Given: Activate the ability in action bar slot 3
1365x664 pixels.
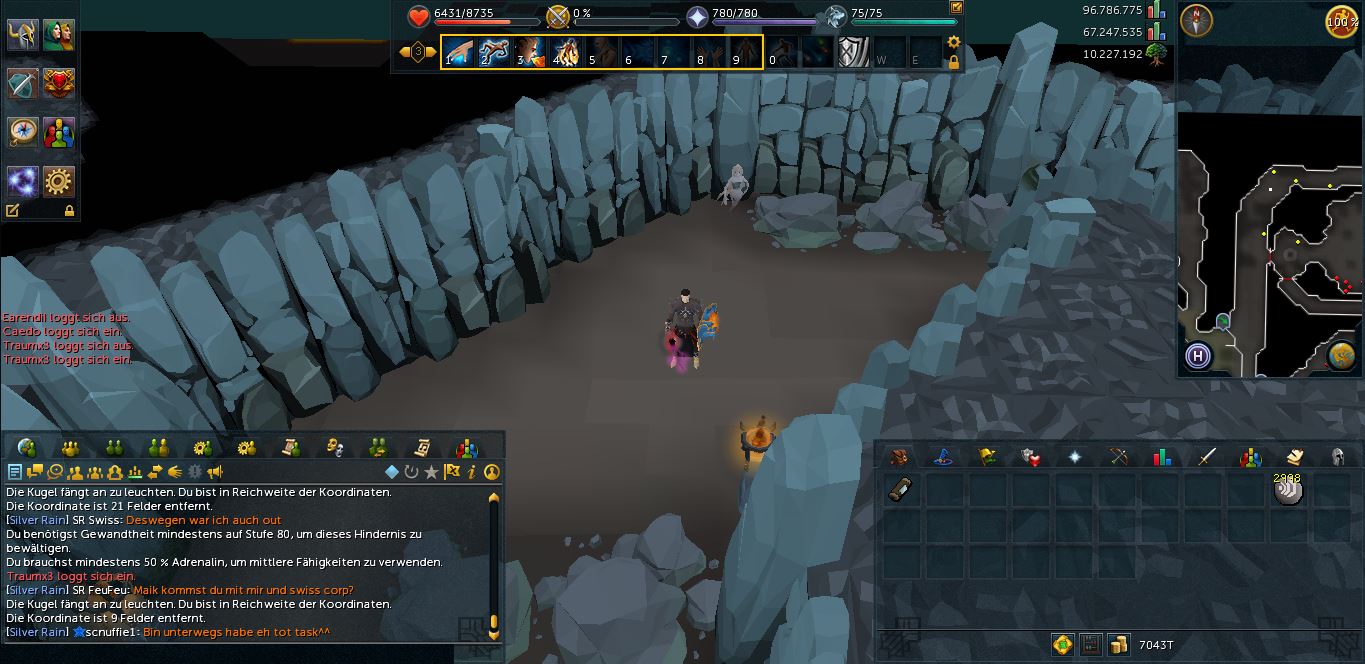Looking at the screenshot, I should pos(529,52).
